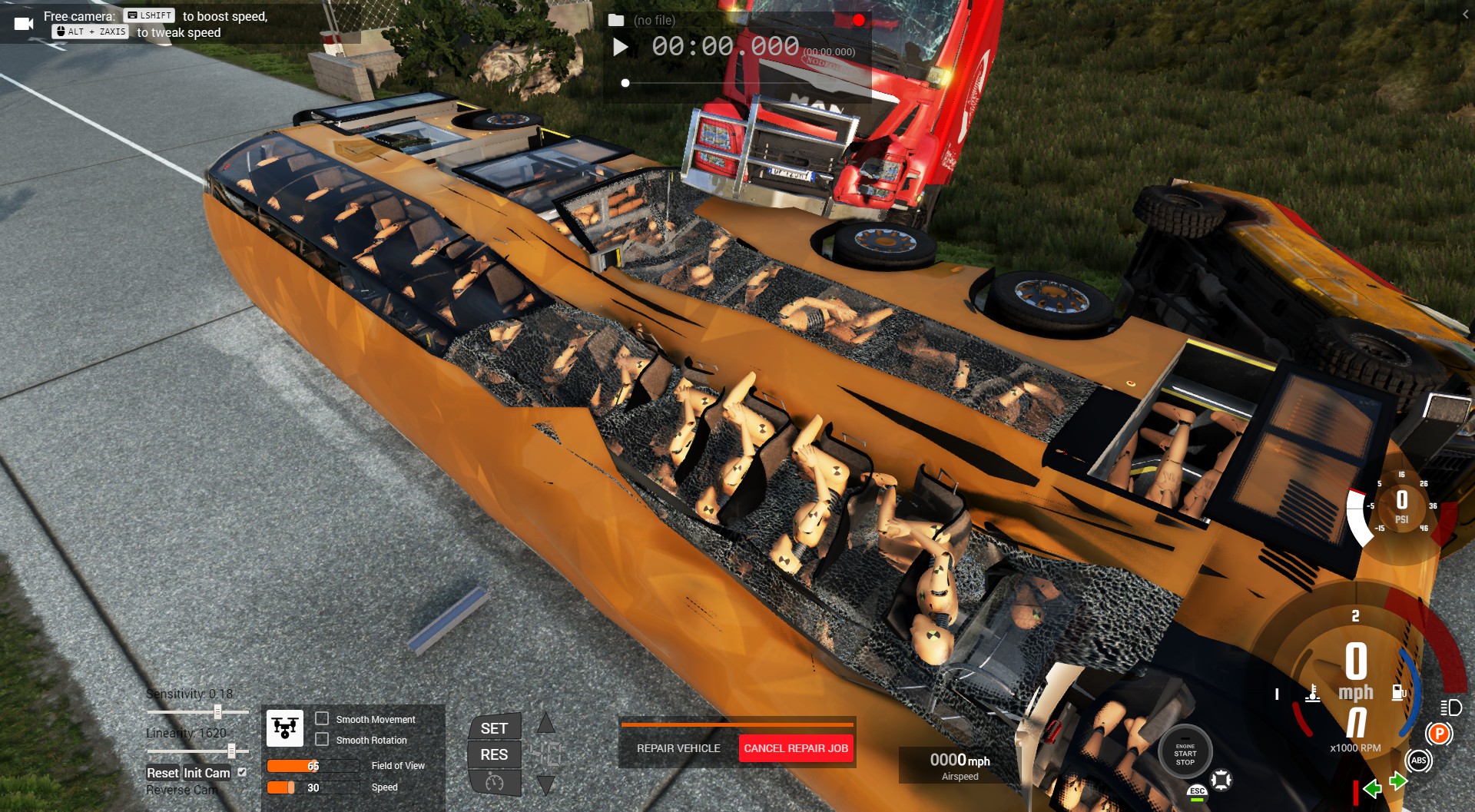Click the Init Cam button
Screen dimensions: 1475x812
[207, 773]
